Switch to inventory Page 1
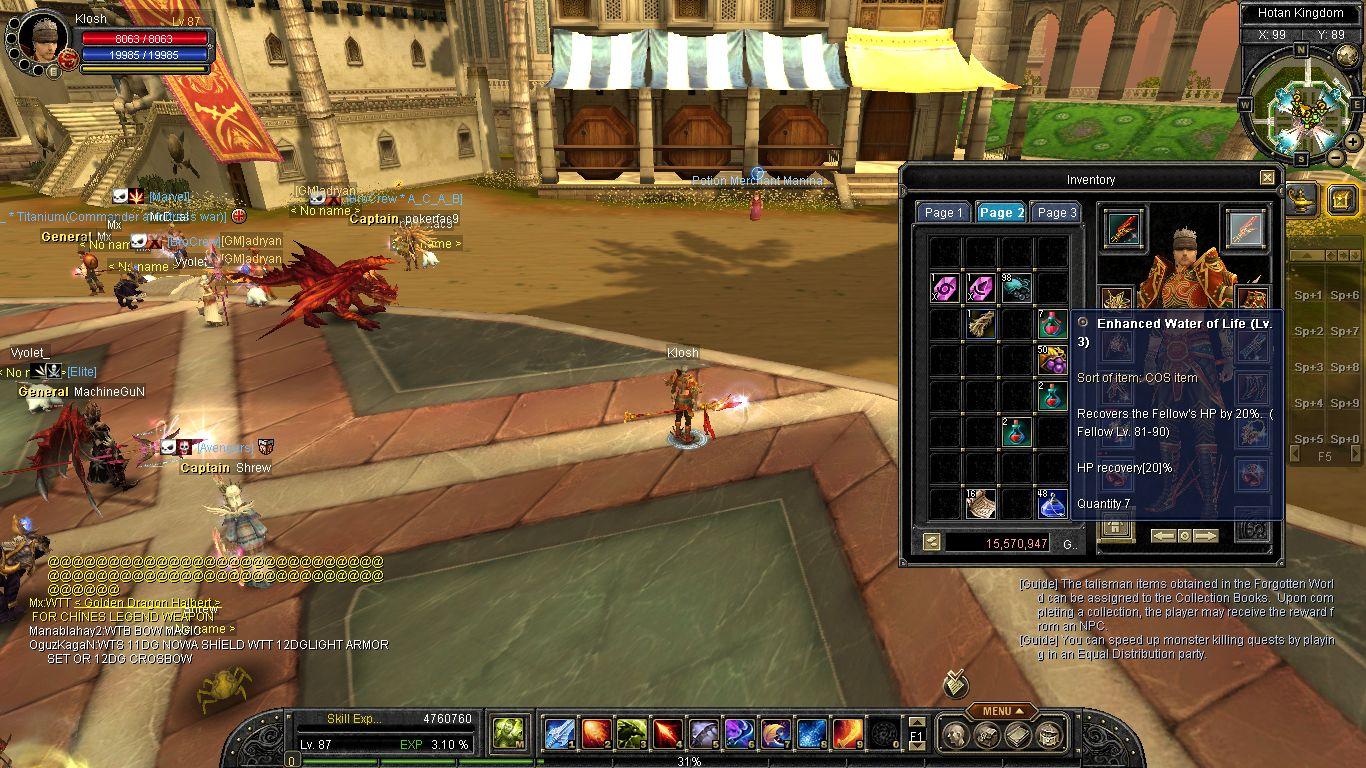The width and height of the screenshot is (1366, 768). click(x=943, y=212)
